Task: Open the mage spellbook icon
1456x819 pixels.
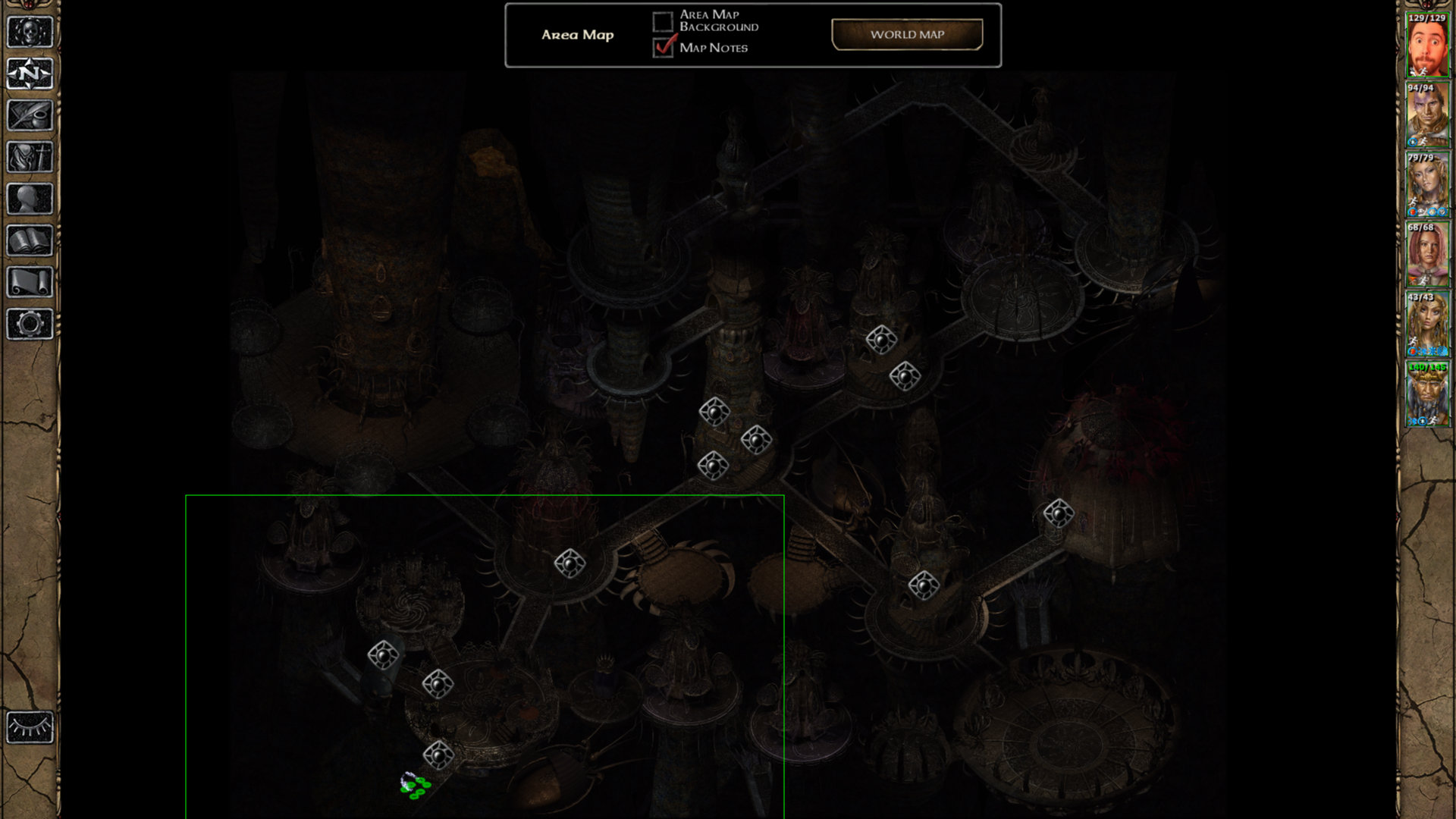Action: point(30,241)
